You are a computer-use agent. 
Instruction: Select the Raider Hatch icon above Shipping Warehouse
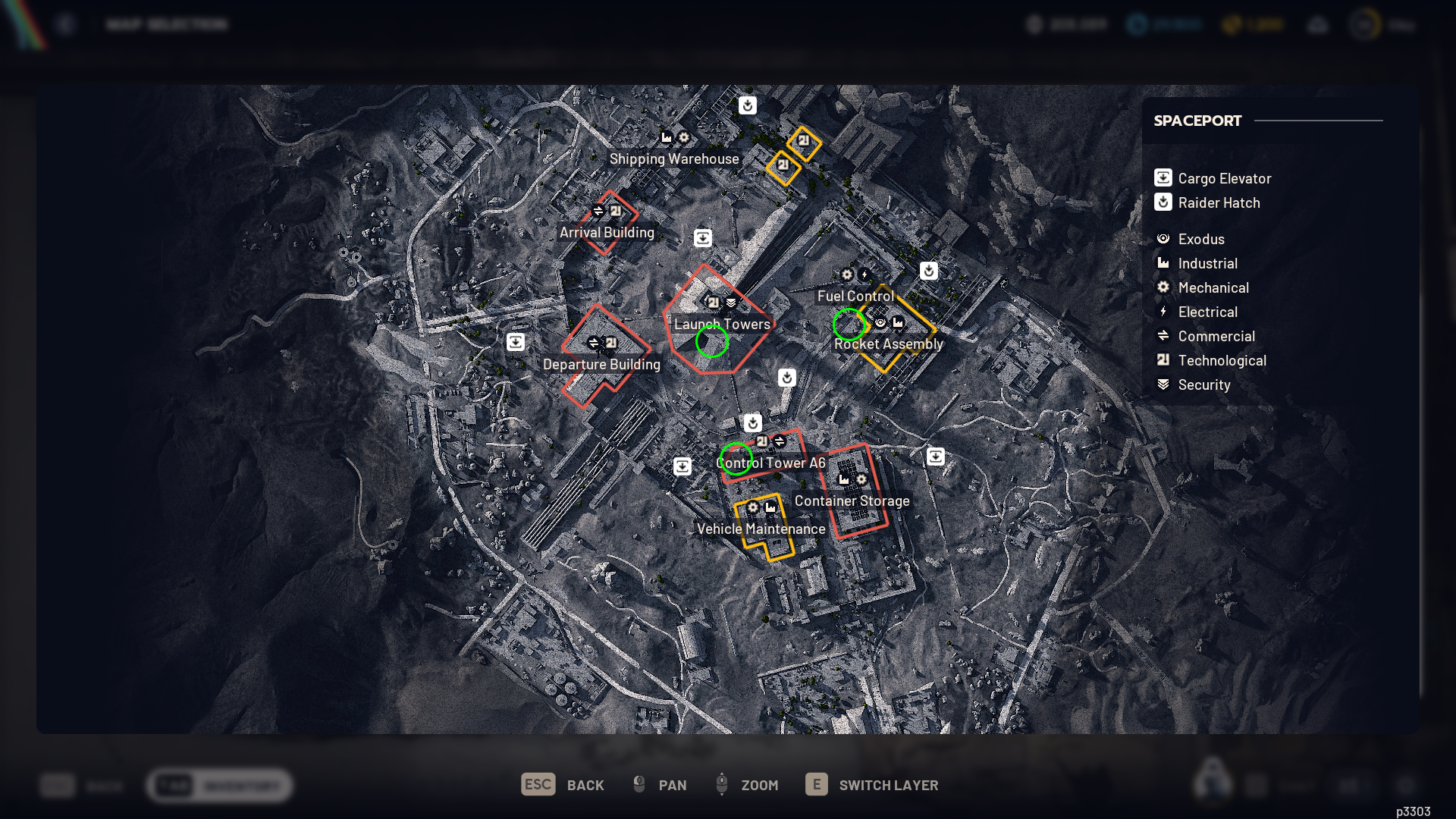tap(748, 106)
